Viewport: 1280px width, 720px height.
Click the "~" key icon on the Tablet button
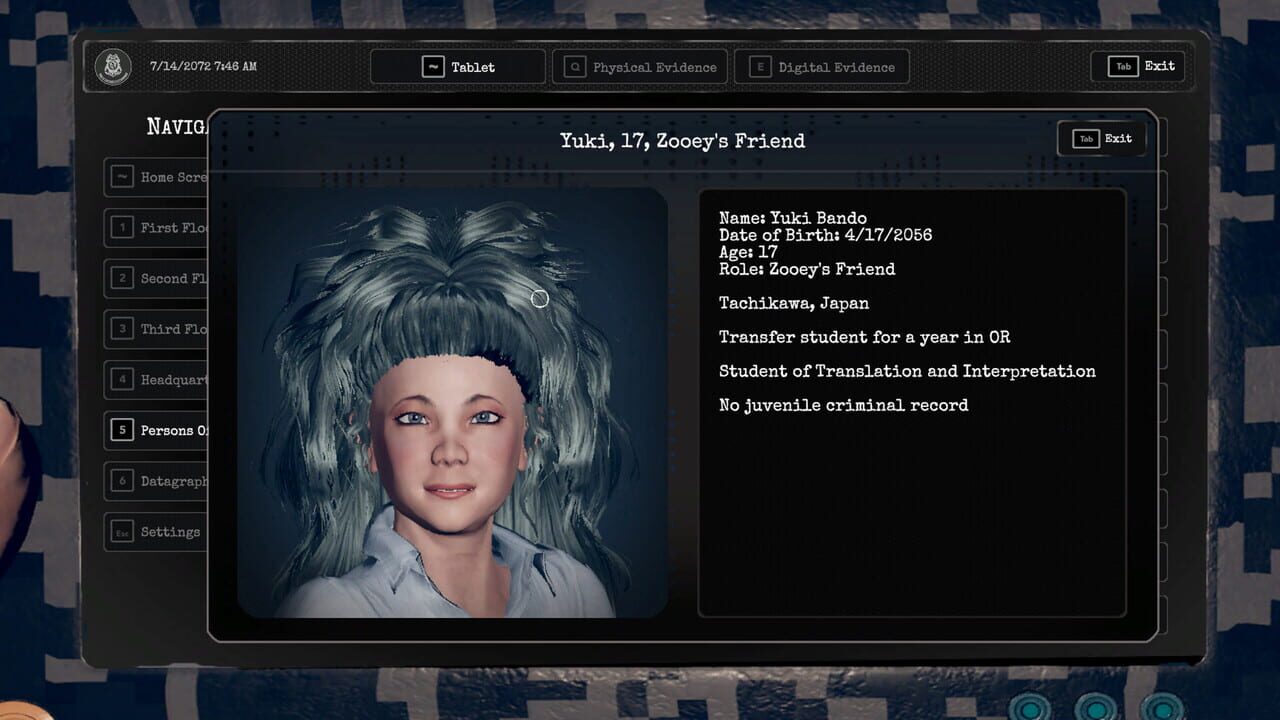[432, 67]
